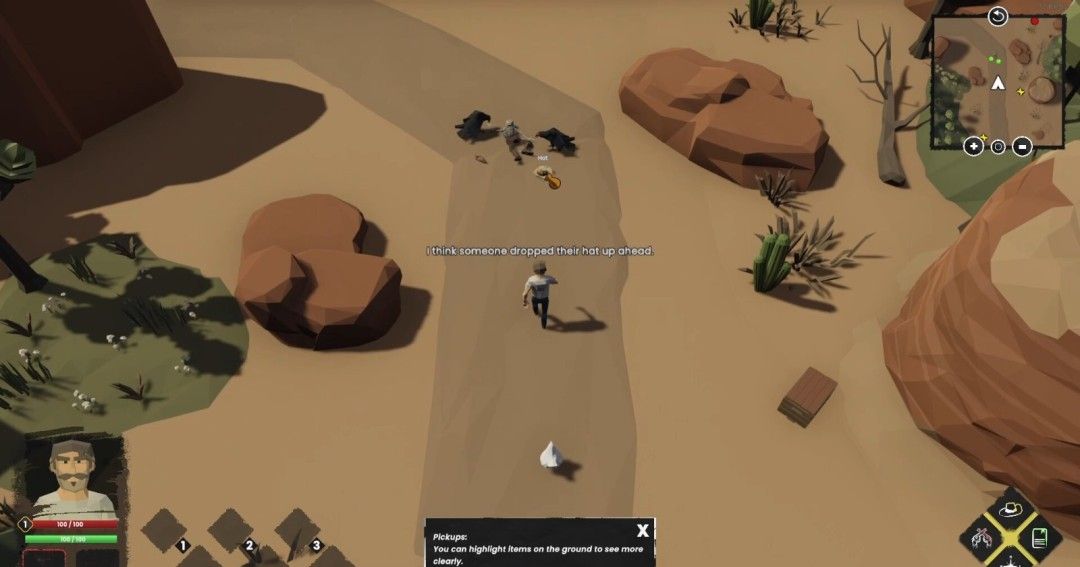Select hotbar slot number 2
1080x567 pixels.
tap(231, 528)
